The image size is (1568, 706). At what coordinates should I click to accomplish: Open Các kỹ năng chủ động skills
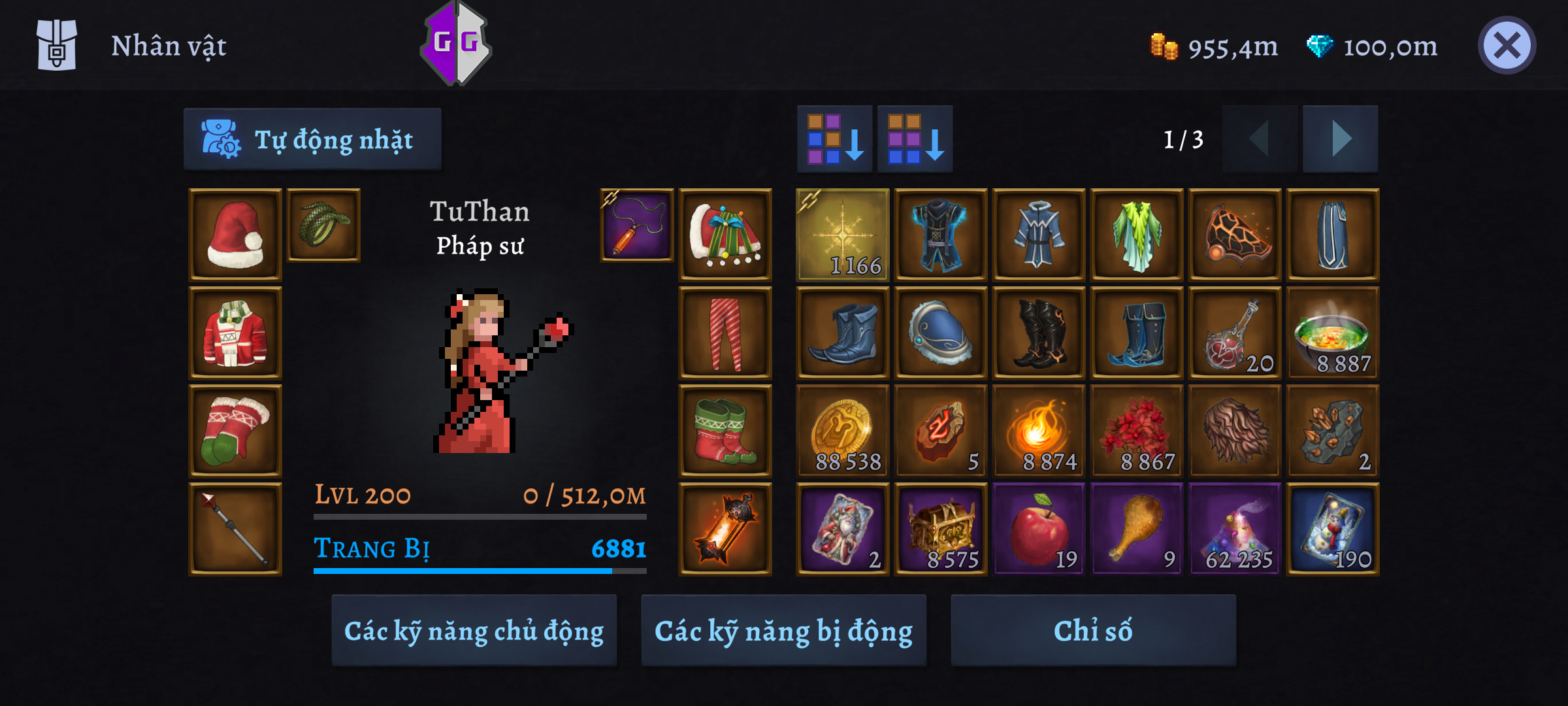point(474,631)
